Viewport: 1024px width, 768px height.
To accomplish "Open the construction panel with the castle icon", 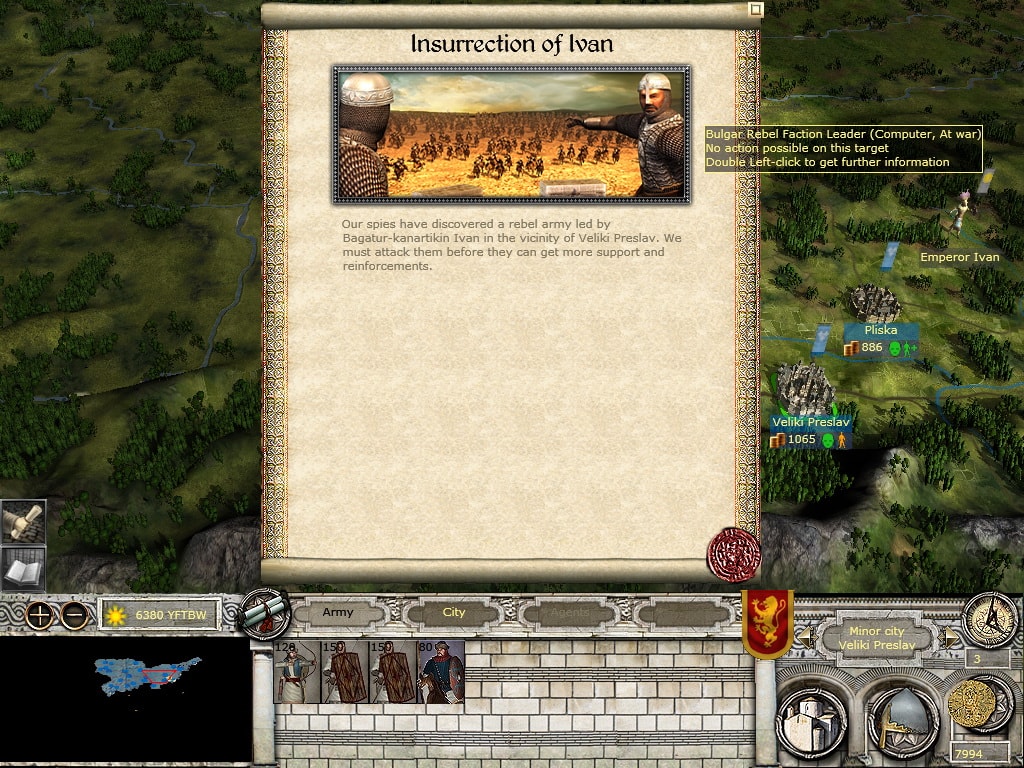I will [x=811, y=717].
